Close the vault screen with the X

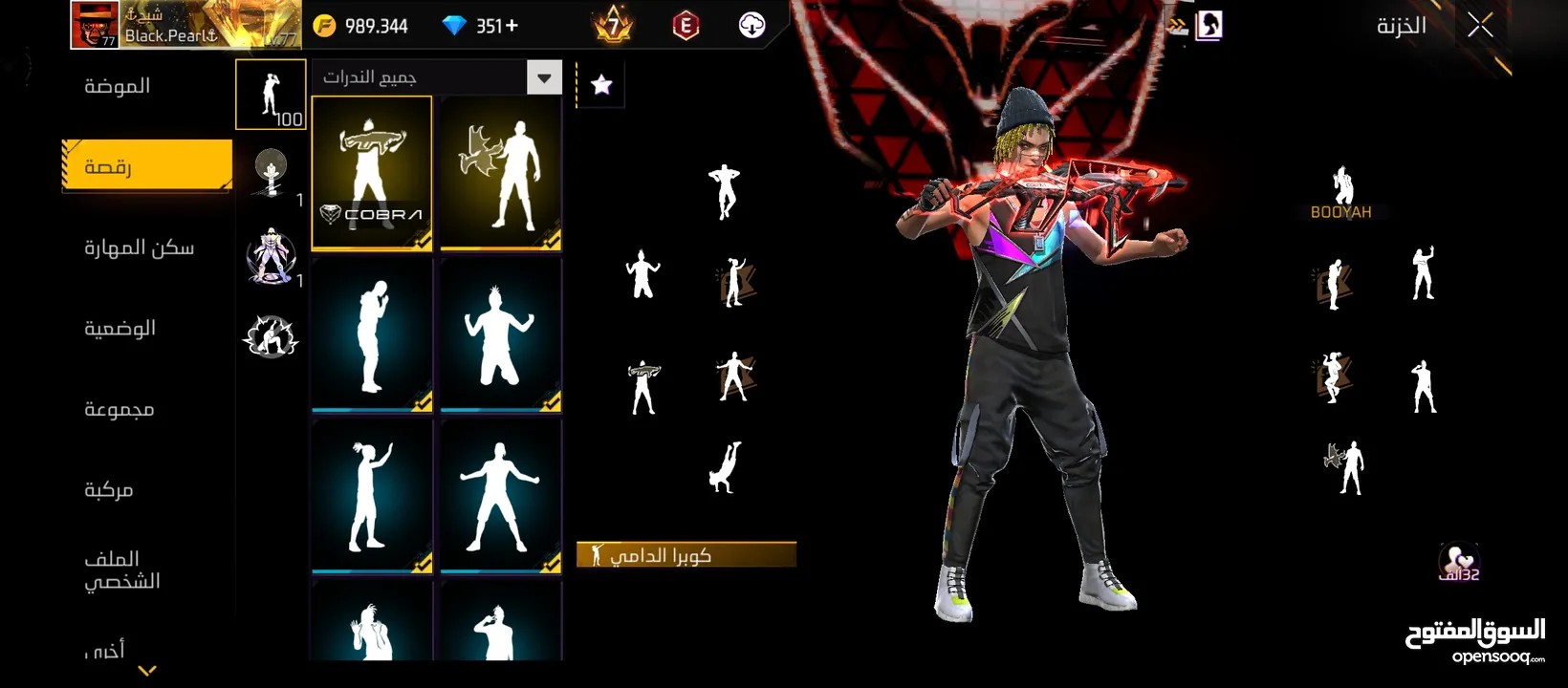[1480, 26]
